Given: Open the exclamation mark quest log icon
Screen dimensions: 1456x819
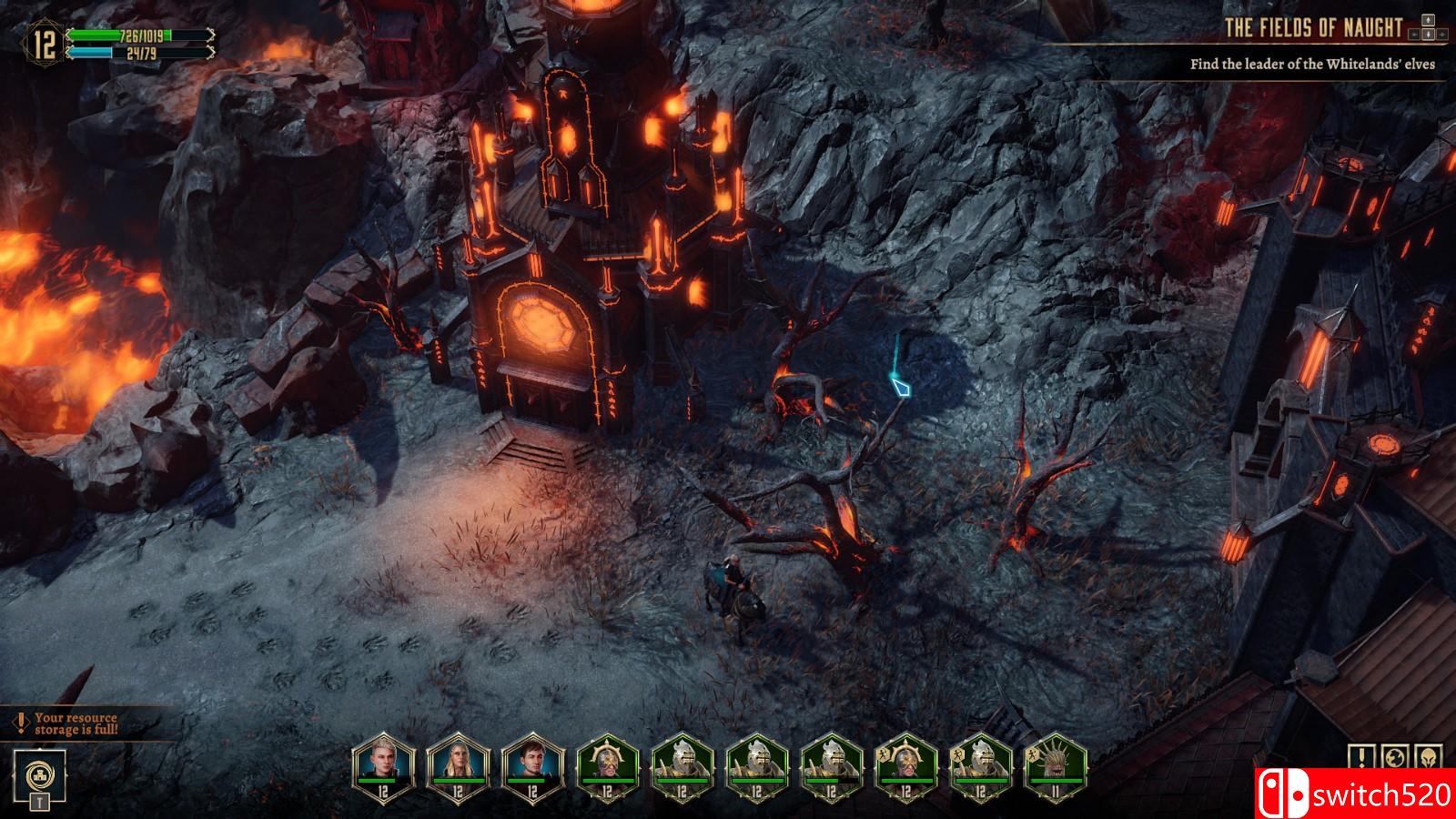Looking at the screenshot, I should (1361, 757).
